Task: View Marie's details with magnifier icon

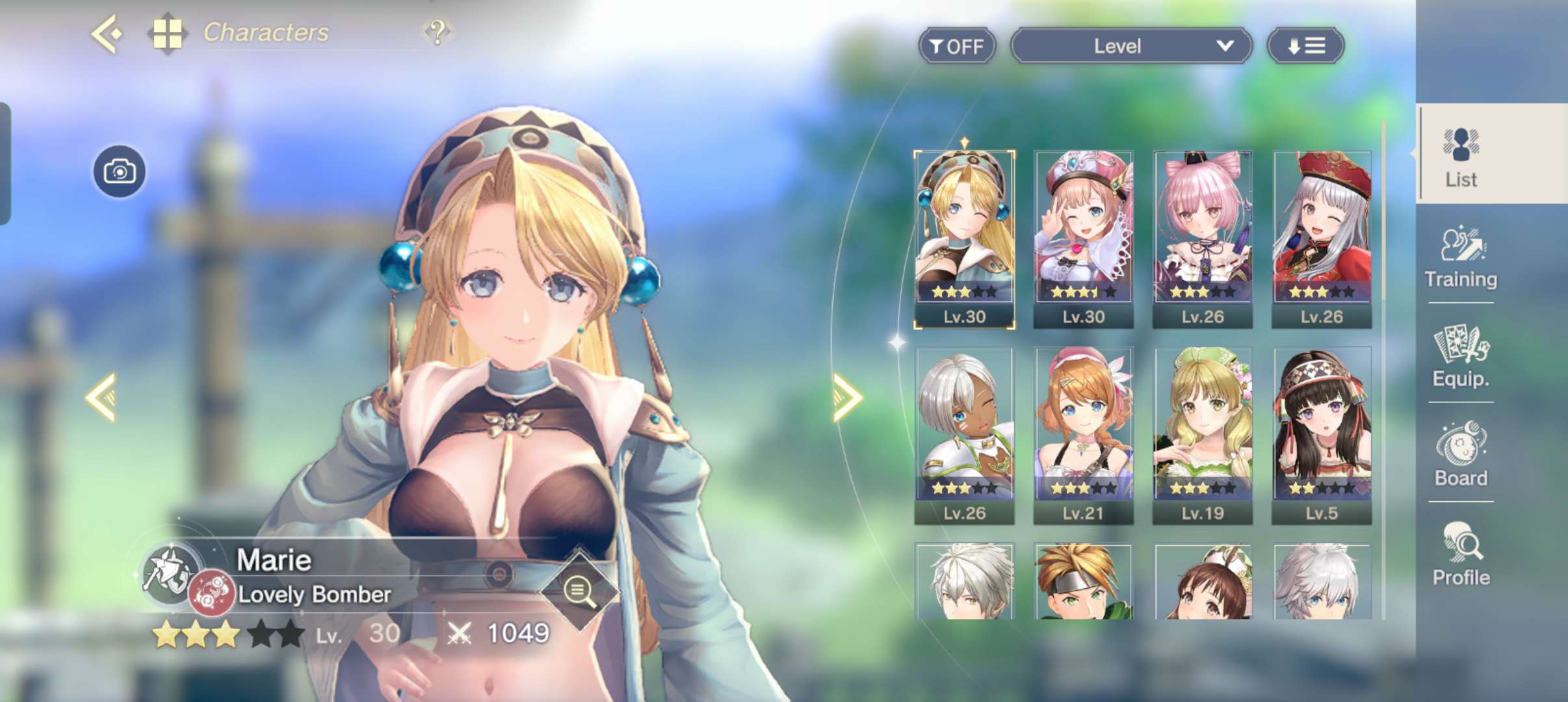Action: click(x=579, y=591)
